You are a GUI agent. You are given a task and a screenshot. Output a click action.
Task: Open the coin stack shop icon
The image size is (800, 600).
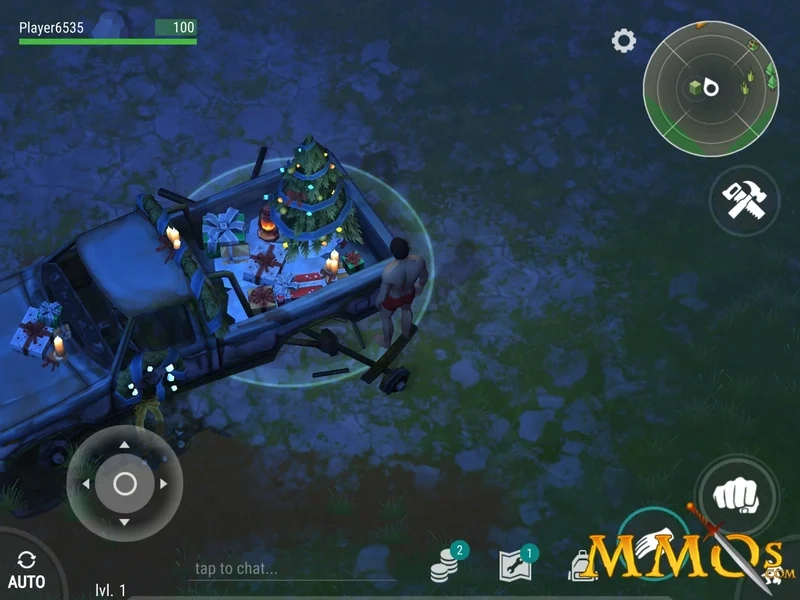(x=446, y=566)
